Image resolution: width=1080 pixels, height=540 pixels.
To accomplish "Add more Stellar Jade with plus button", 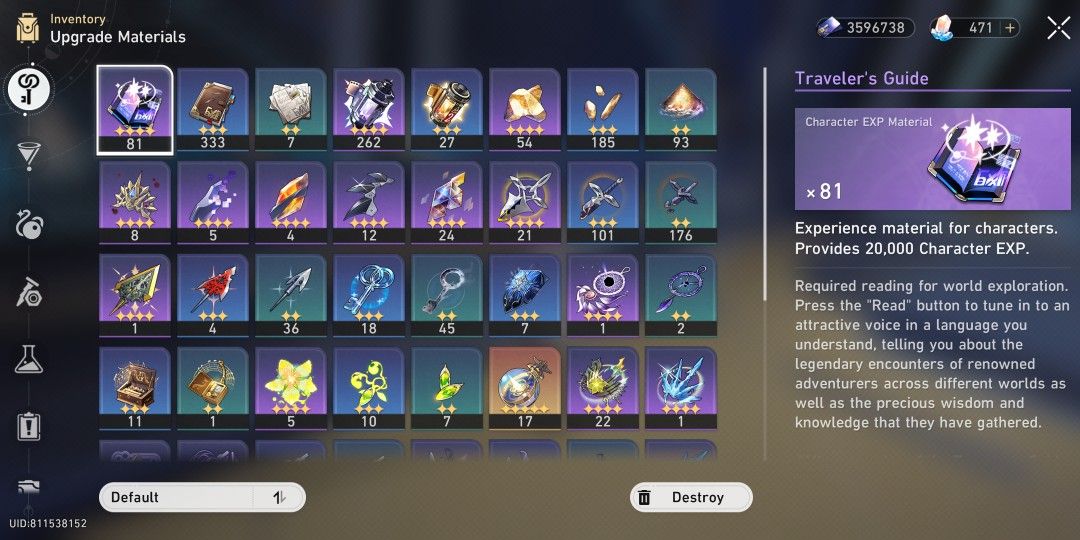I will click(1011, 28).
